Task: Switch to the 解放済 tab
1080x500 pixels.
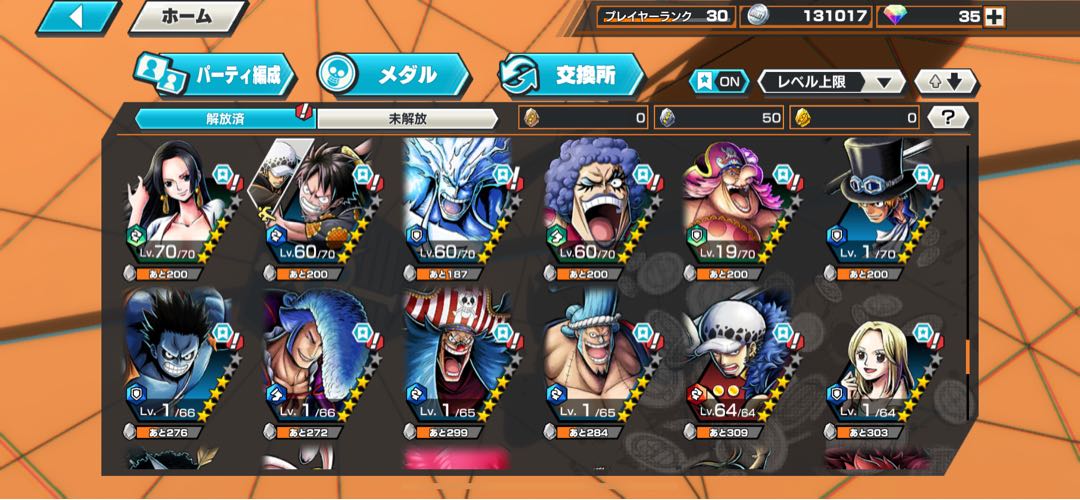Action: coord(225,118)
